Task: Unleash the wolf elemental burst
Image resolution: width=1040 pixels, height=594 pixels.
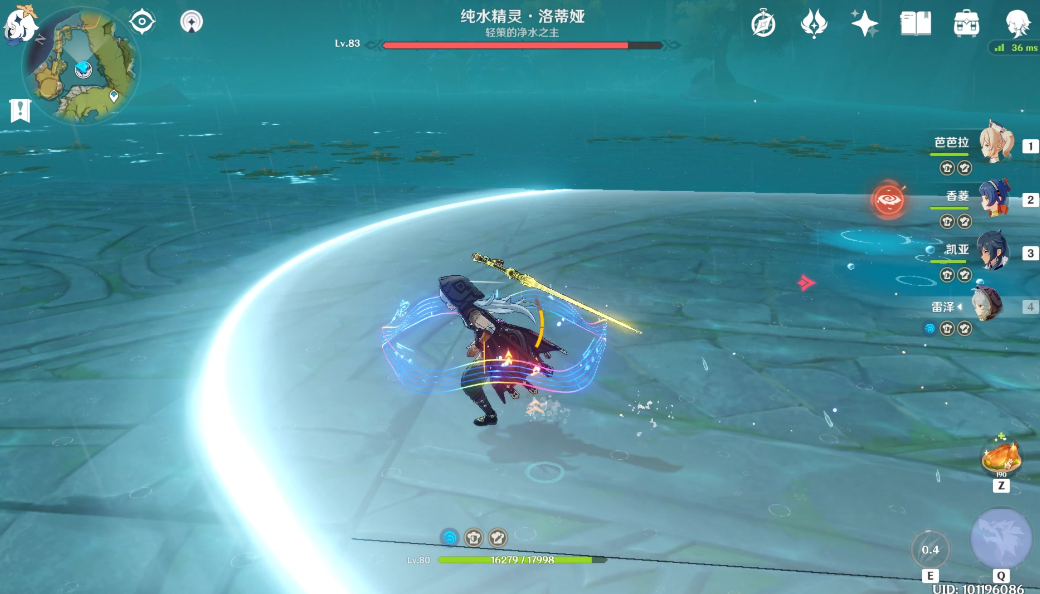Action: (1000, 539)
